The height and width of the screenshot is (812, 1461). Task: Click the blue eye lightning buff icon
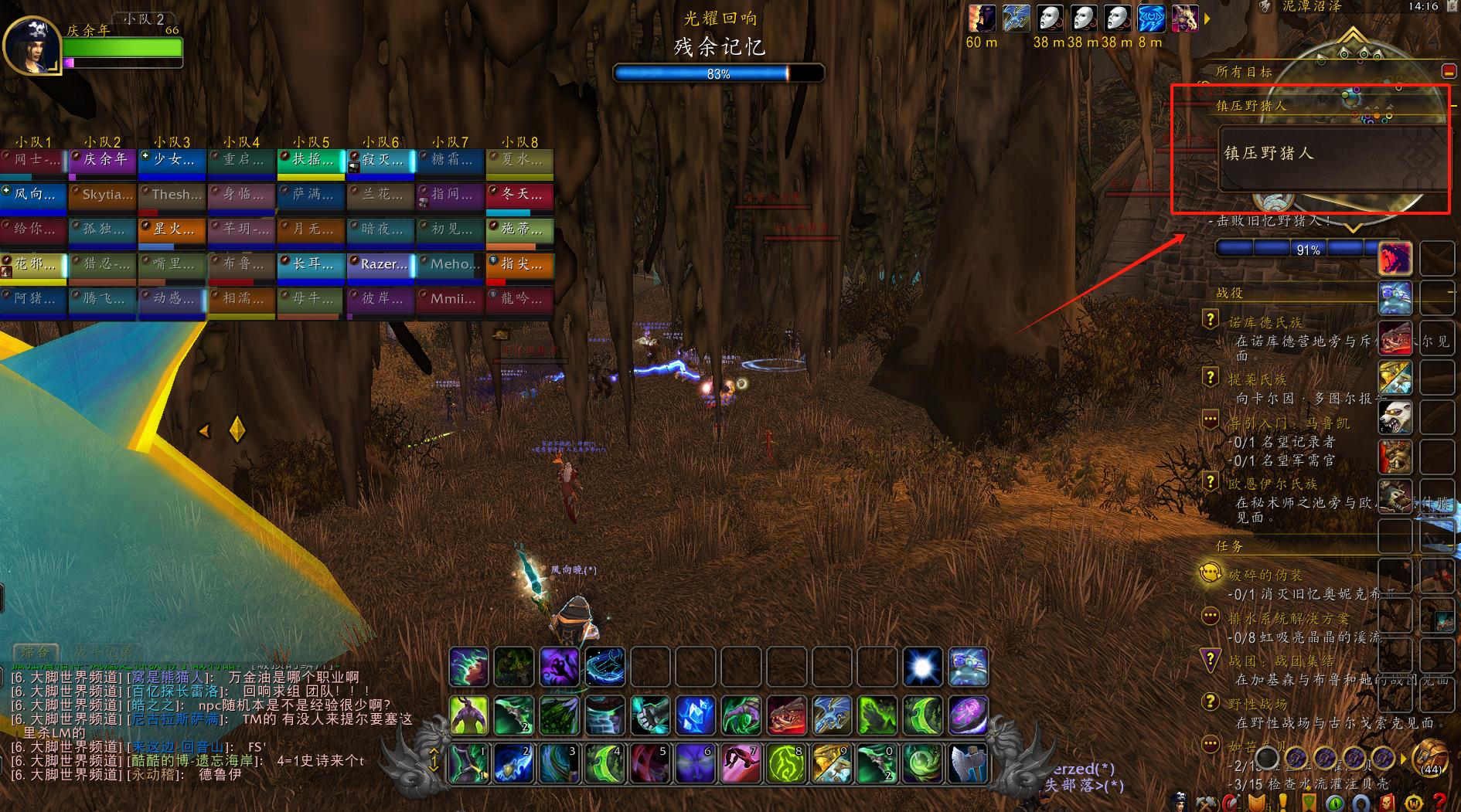coord(1150,19)
